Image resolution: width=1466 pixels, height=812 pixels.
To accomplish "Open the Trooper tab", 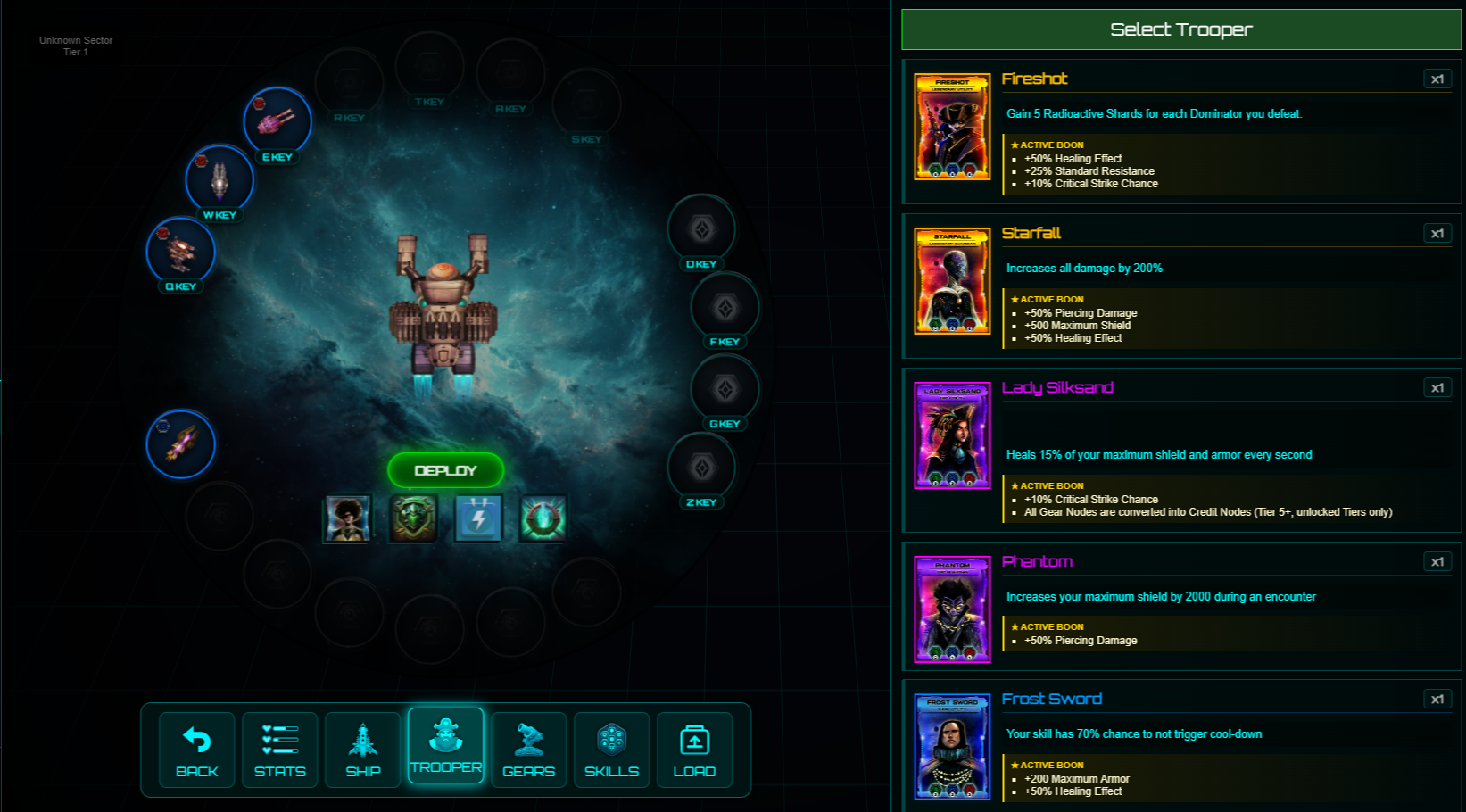I will pos(446,745).
